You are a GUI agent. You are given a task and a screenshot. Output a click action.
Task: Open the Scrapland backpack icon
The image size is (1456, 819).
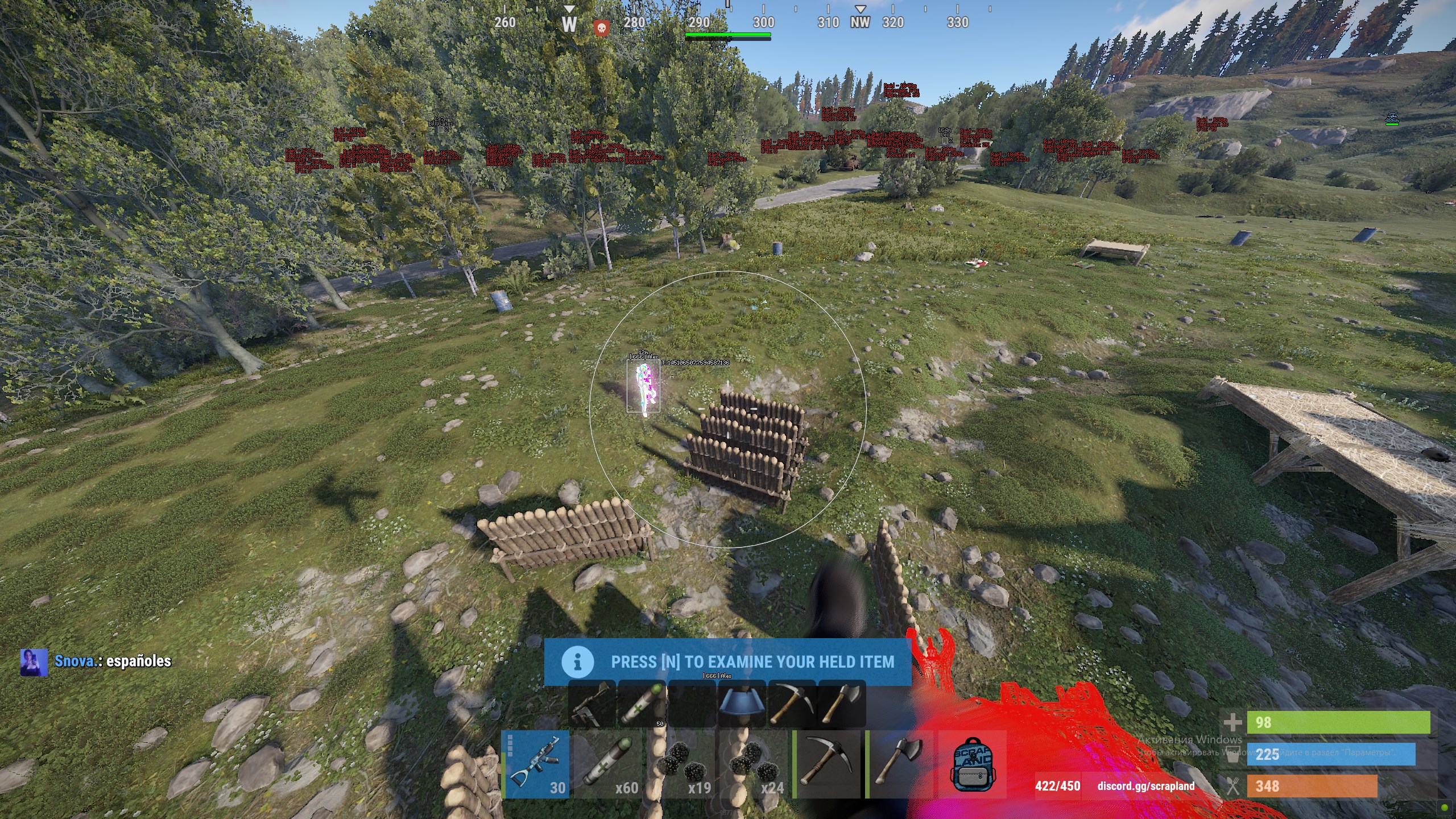(972, 764)
